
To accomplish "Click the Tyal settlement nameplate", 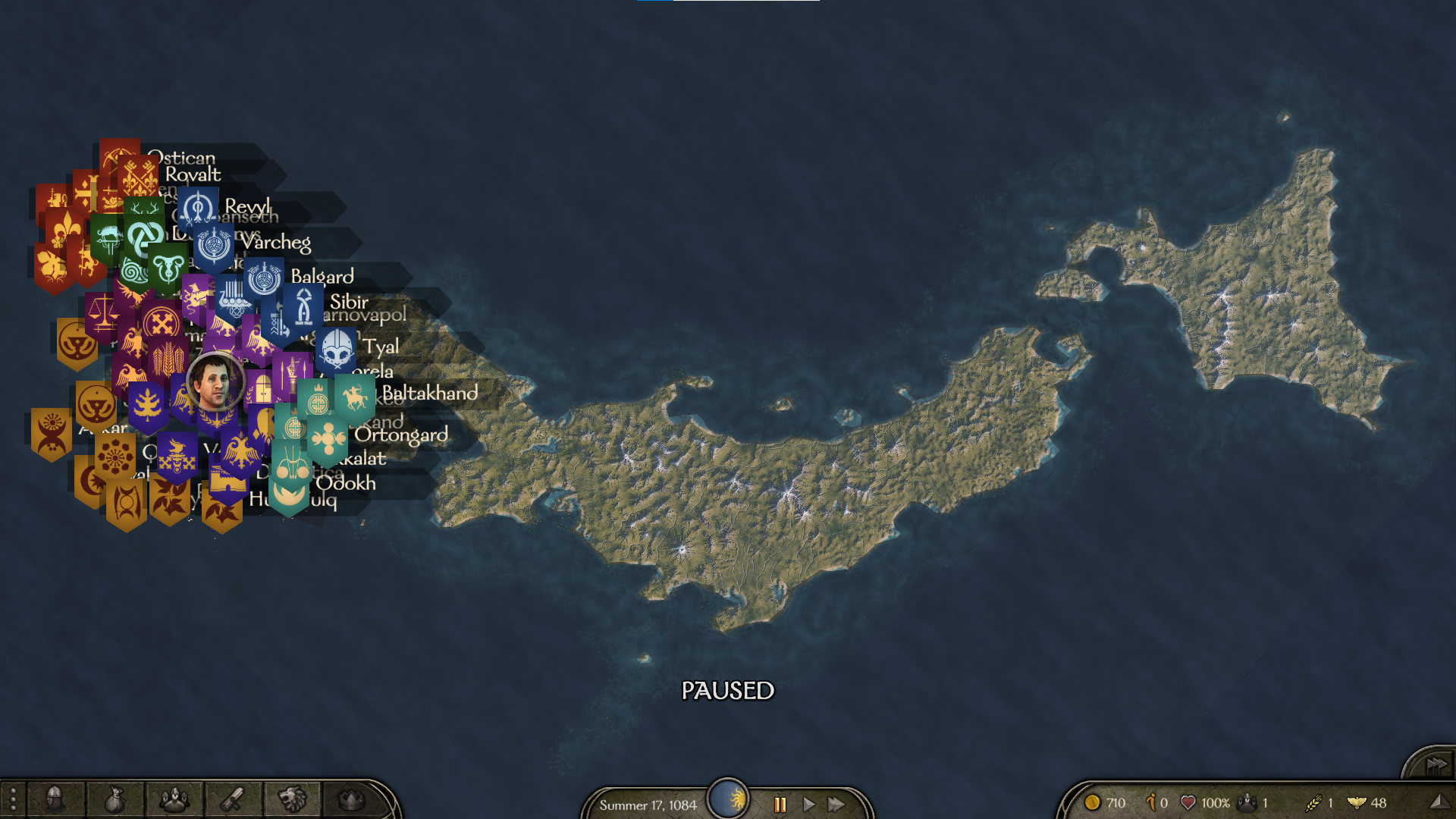I will click(x=380, y=347).
